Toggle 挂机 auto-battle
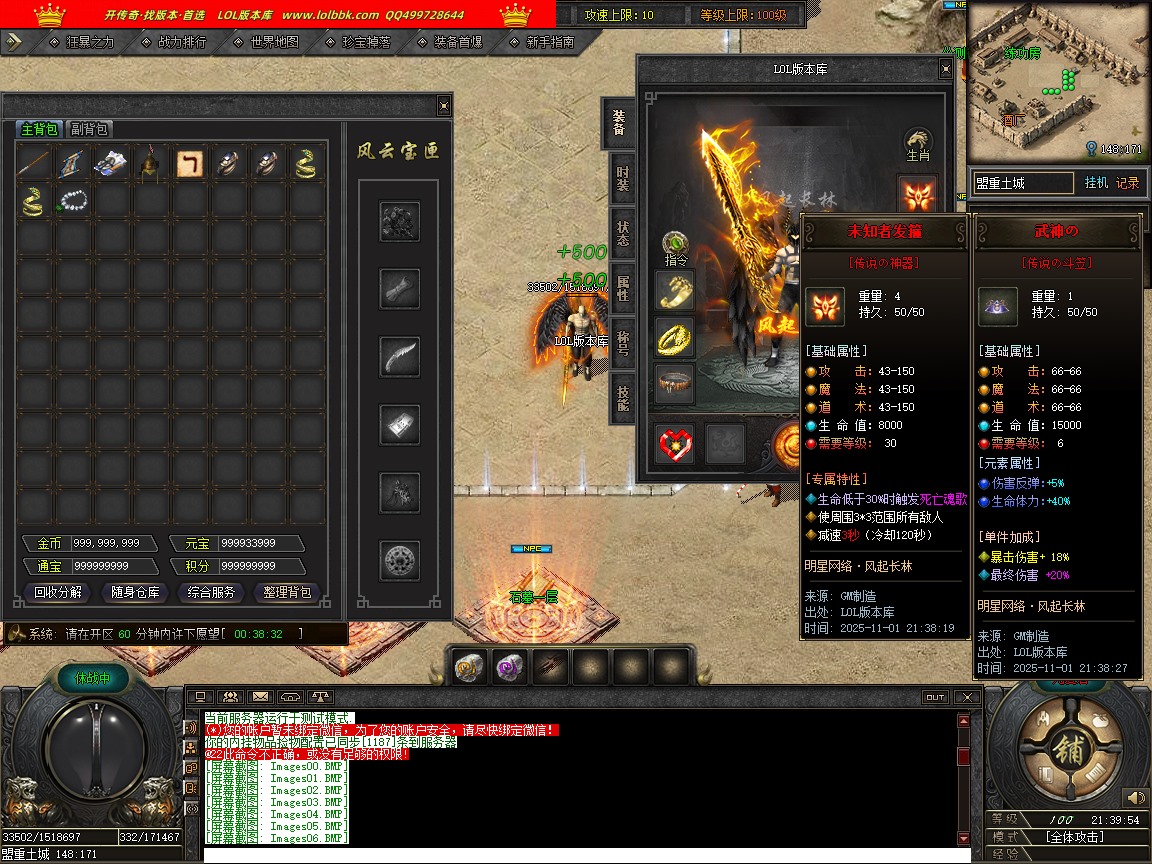This screenshot has width=1152, height=864. tap(1096, 183)
